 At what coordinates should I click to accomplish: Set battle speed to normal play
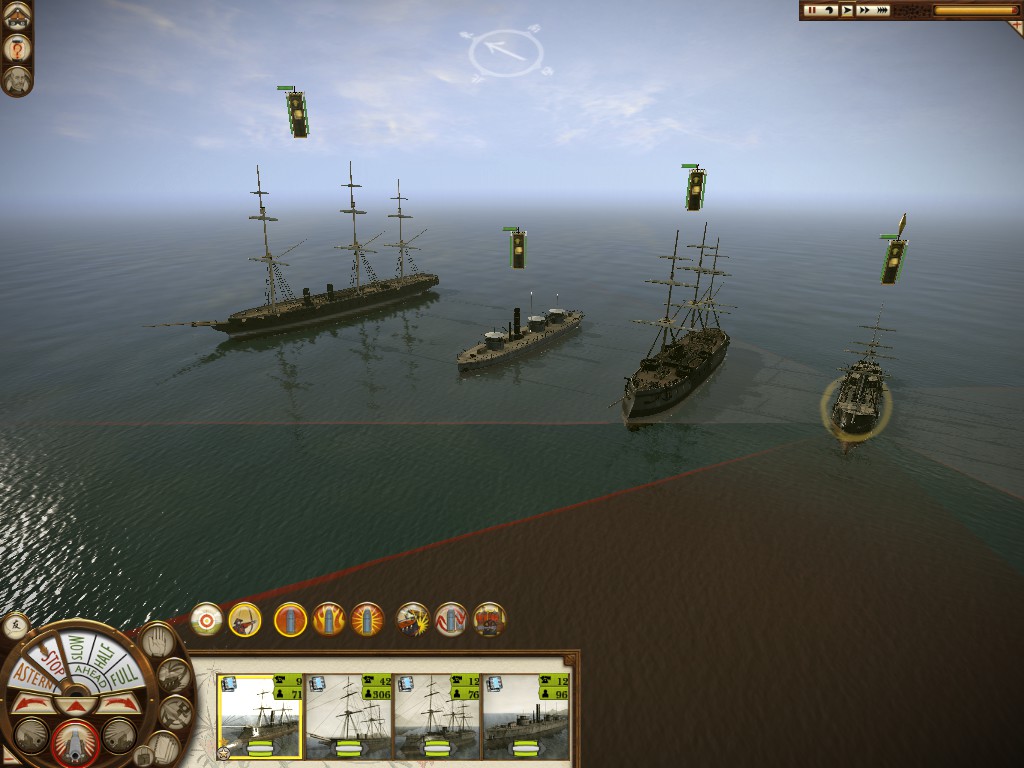(847, 10)
